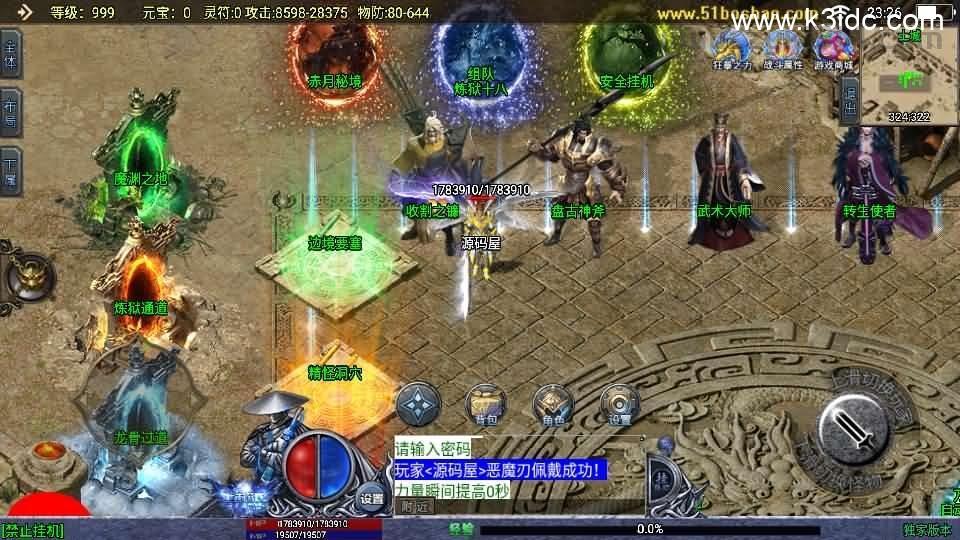This screenshot has width=960, height=540.
Task: Open the 角色 character sheet icon
Action: coord(552,403)
